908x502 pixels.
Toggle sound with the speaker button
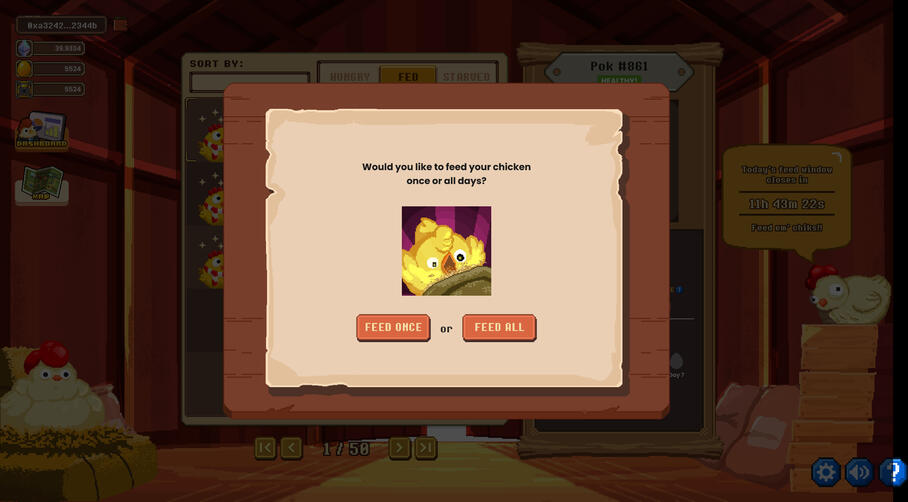tap(859, 471)
